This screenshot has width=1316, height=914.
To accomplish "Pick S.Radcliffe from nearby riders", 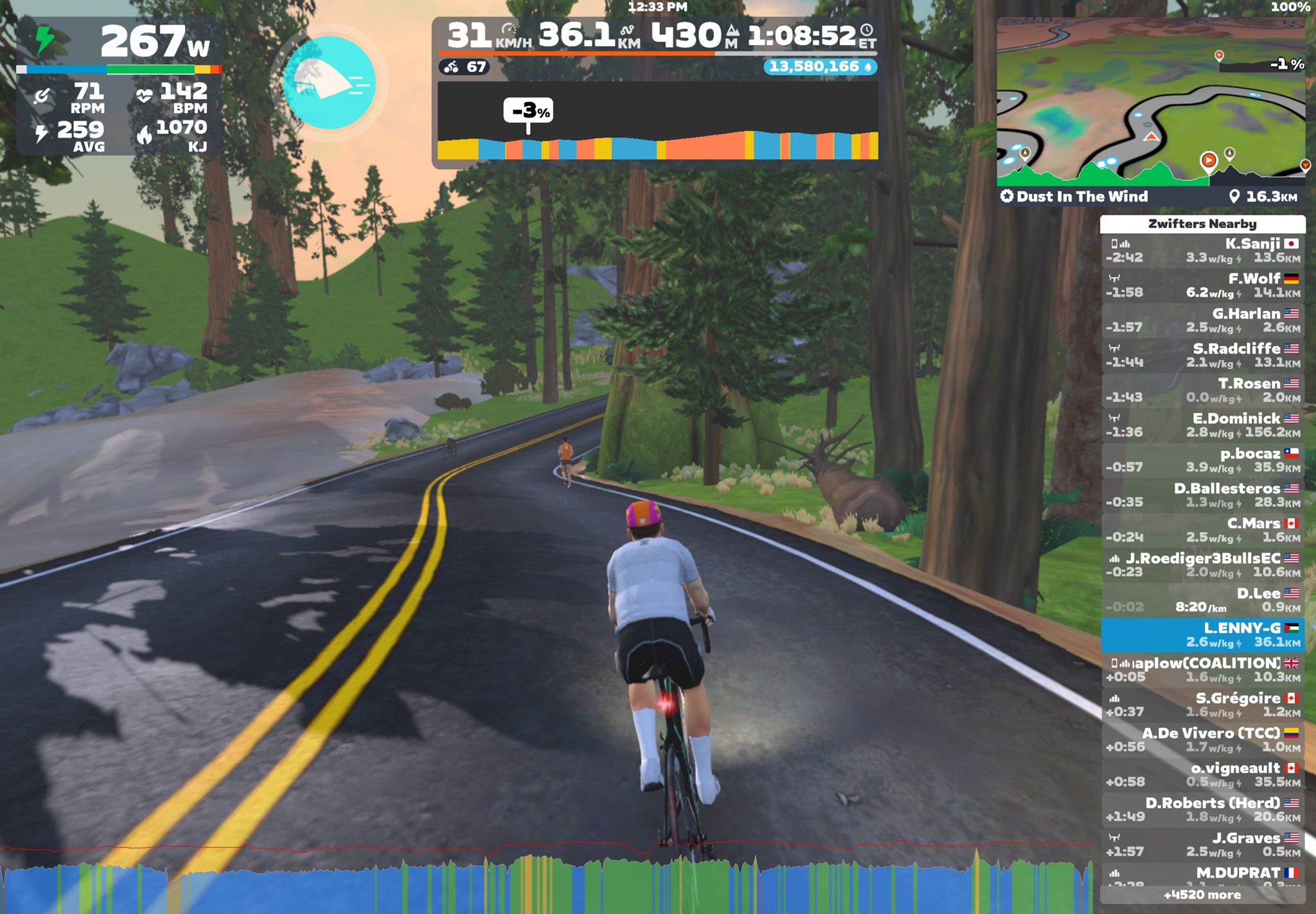I will (1202, 355).
